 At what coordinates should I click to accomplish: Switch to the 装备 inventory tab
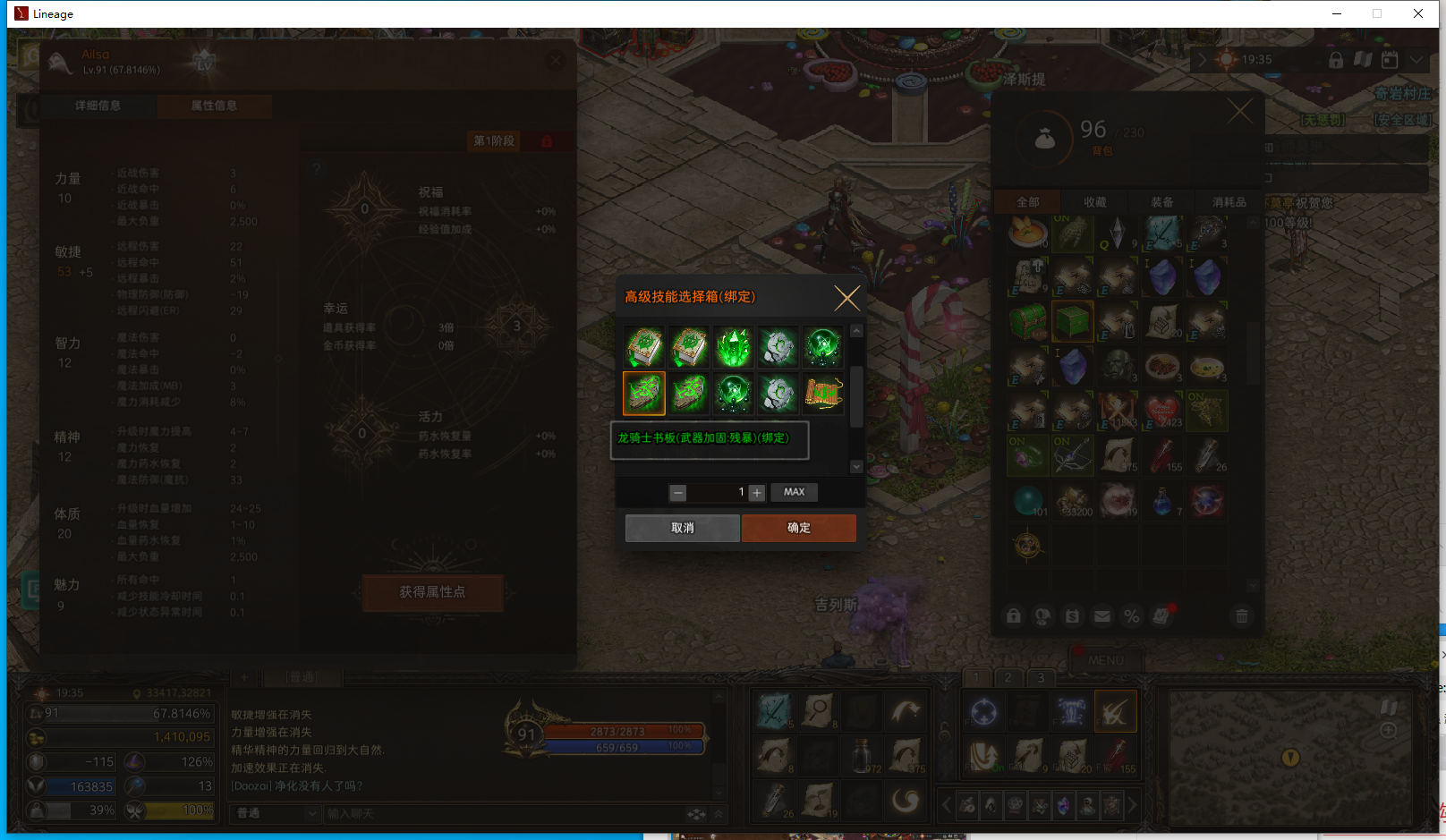[1161, 202]
